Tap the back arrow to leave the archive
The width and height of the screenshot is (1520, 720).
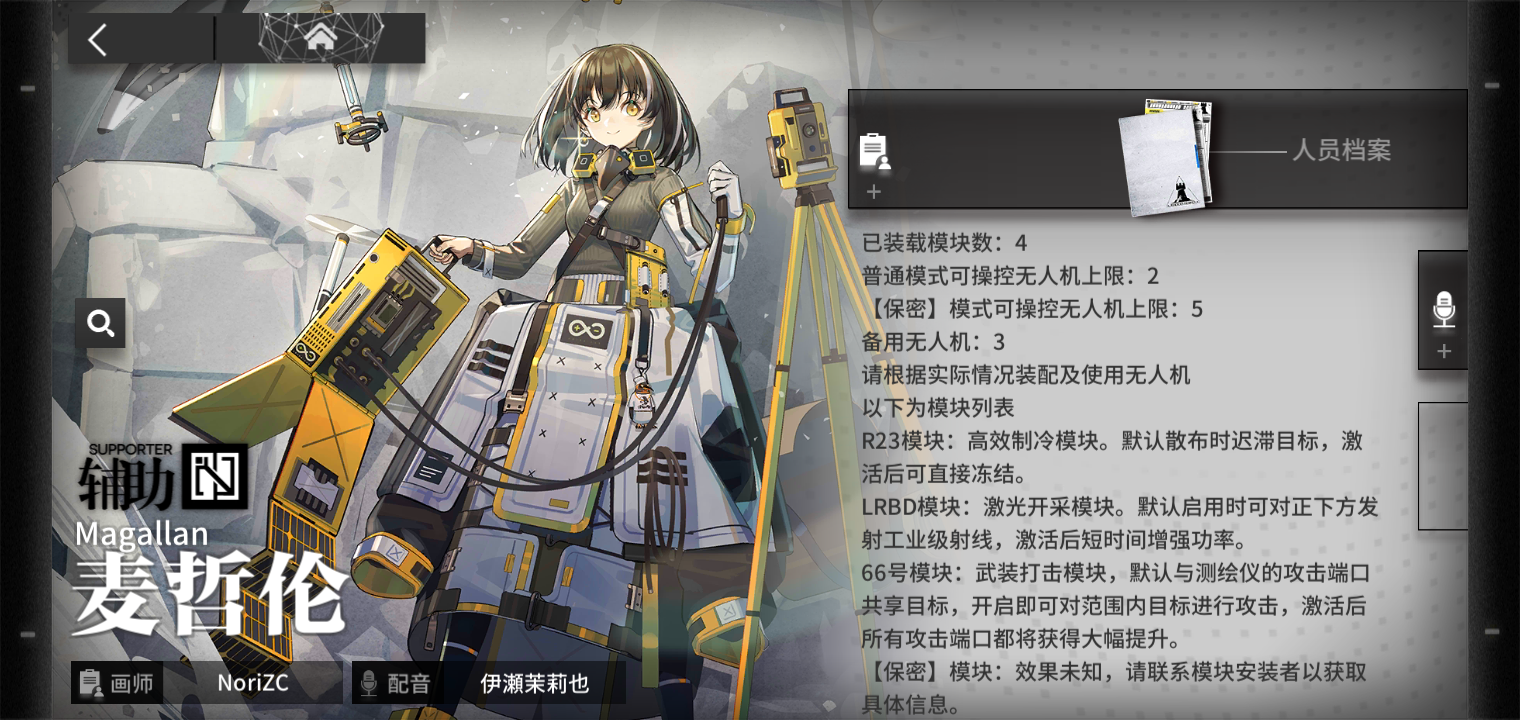click(x=97, y=38)
